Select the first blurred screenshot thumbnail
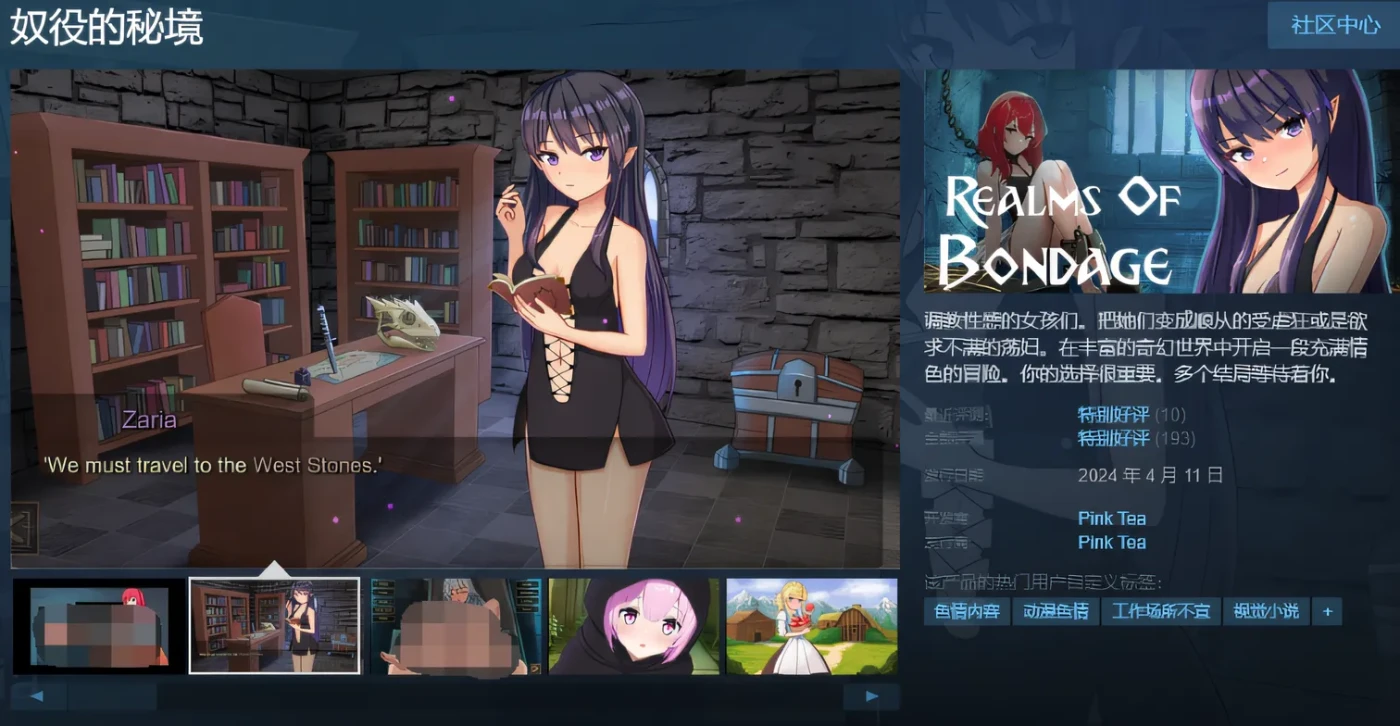The width and height of the screenshot is (1400, 726). point(95,626)
